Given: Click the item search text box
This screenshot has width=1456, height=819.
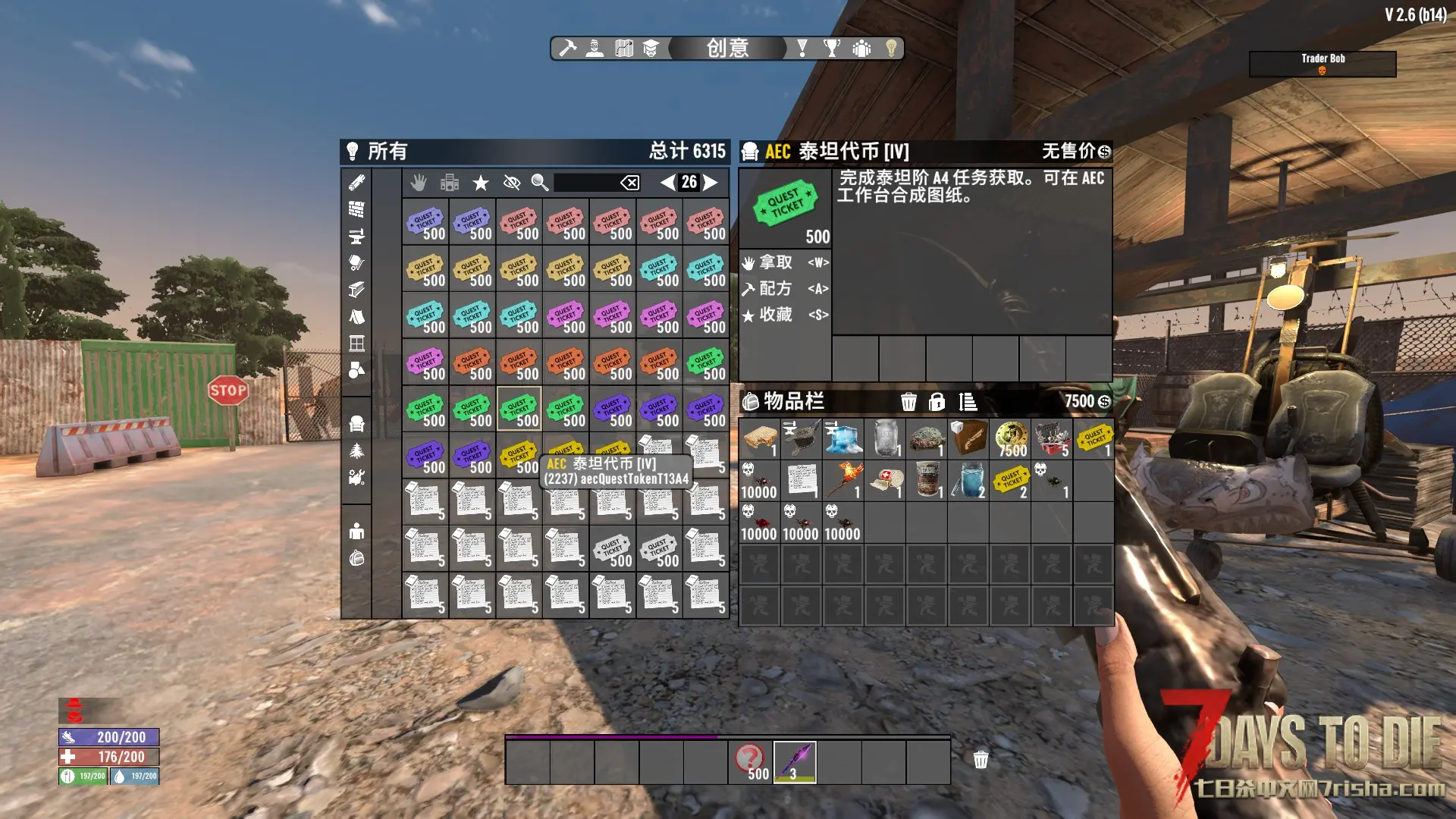Looking at the screenshot, I should pyautogui.click(x=585, y=183).
